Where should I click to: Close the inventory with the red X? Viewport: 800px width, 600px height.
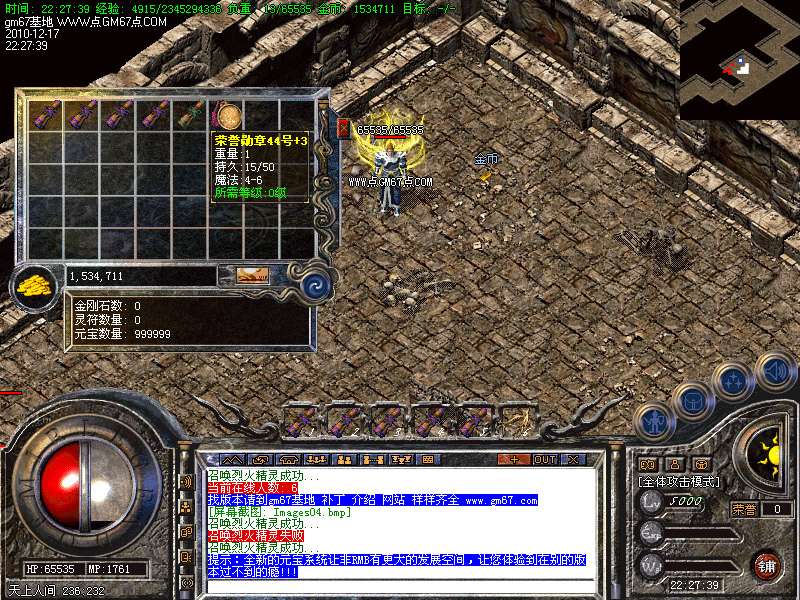click(x=343, y=128)
